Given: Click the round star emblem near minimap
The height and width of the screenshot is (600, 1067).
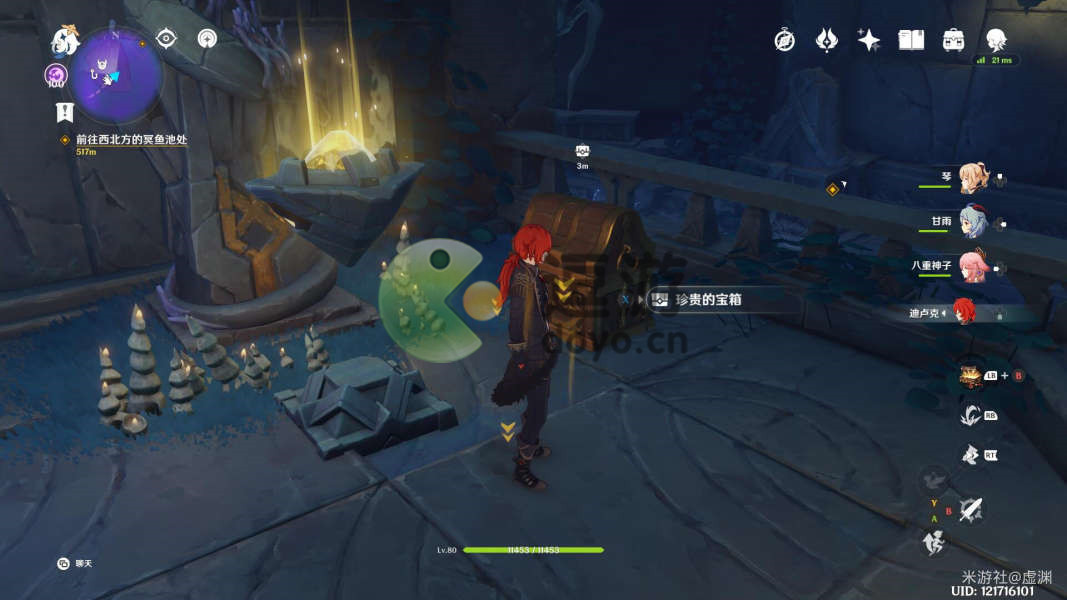Looking at the screenshot, I should [x=207, y=39].
